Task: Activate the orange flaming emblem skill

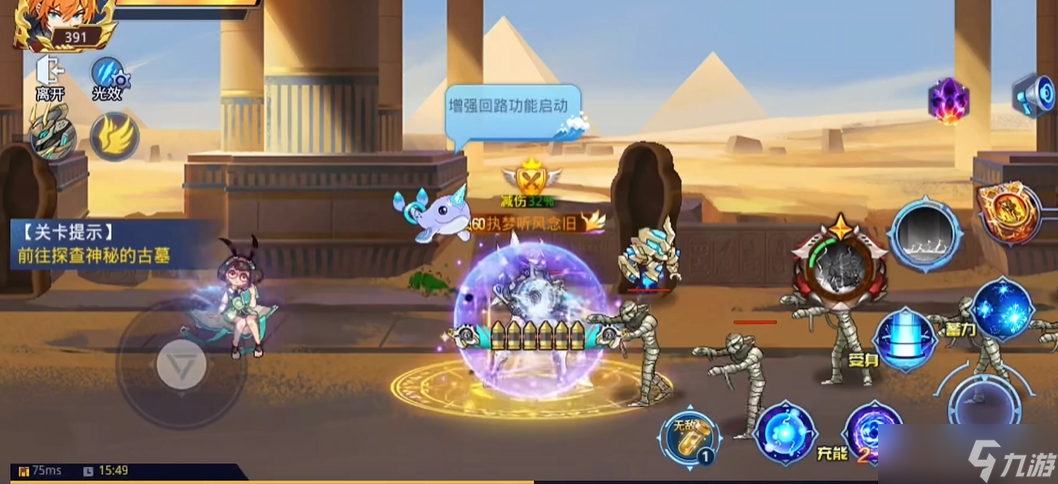Action: [1008, 211]
